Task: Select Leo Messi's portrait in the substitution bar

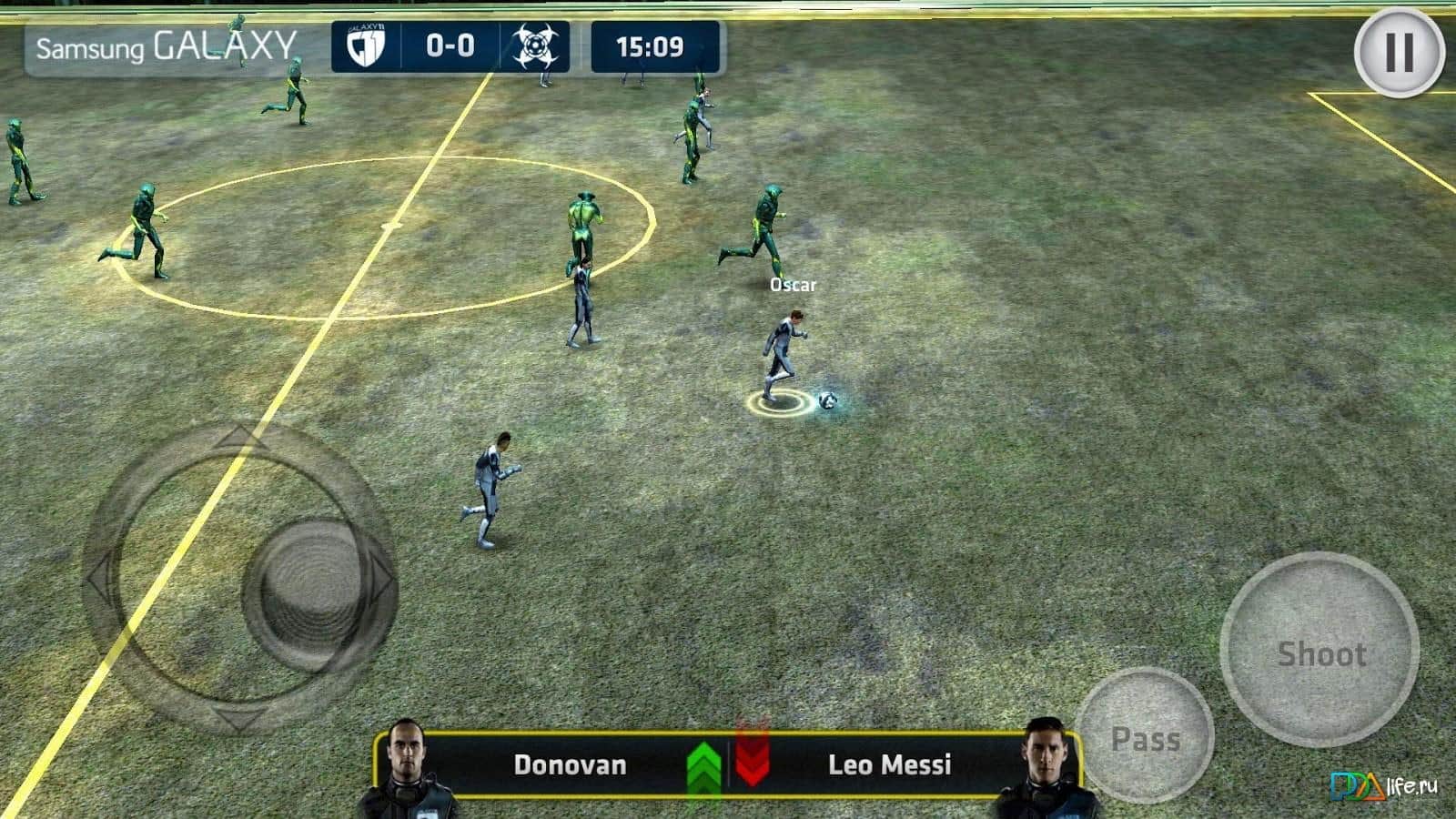Action: [1044, 767]
